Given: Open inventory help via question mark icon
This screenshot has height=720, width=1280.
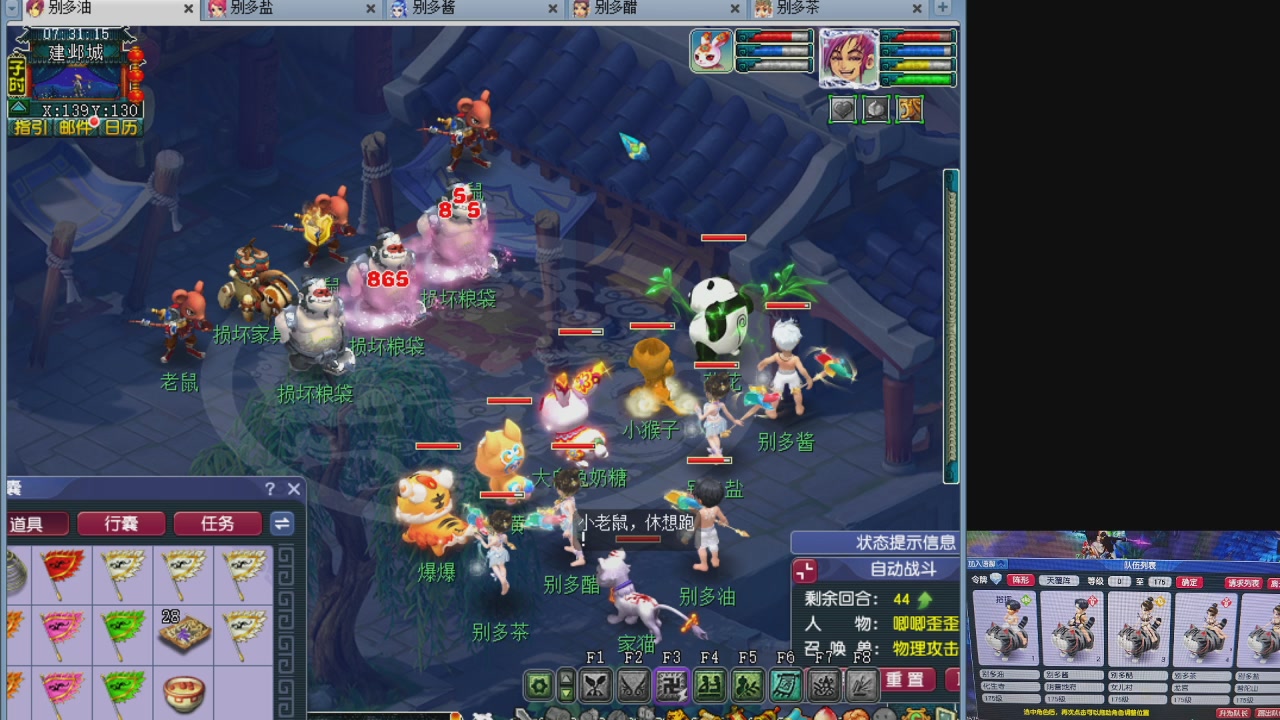Looking at the screenshot, I should pyautogui.click(x=268, y=489).
